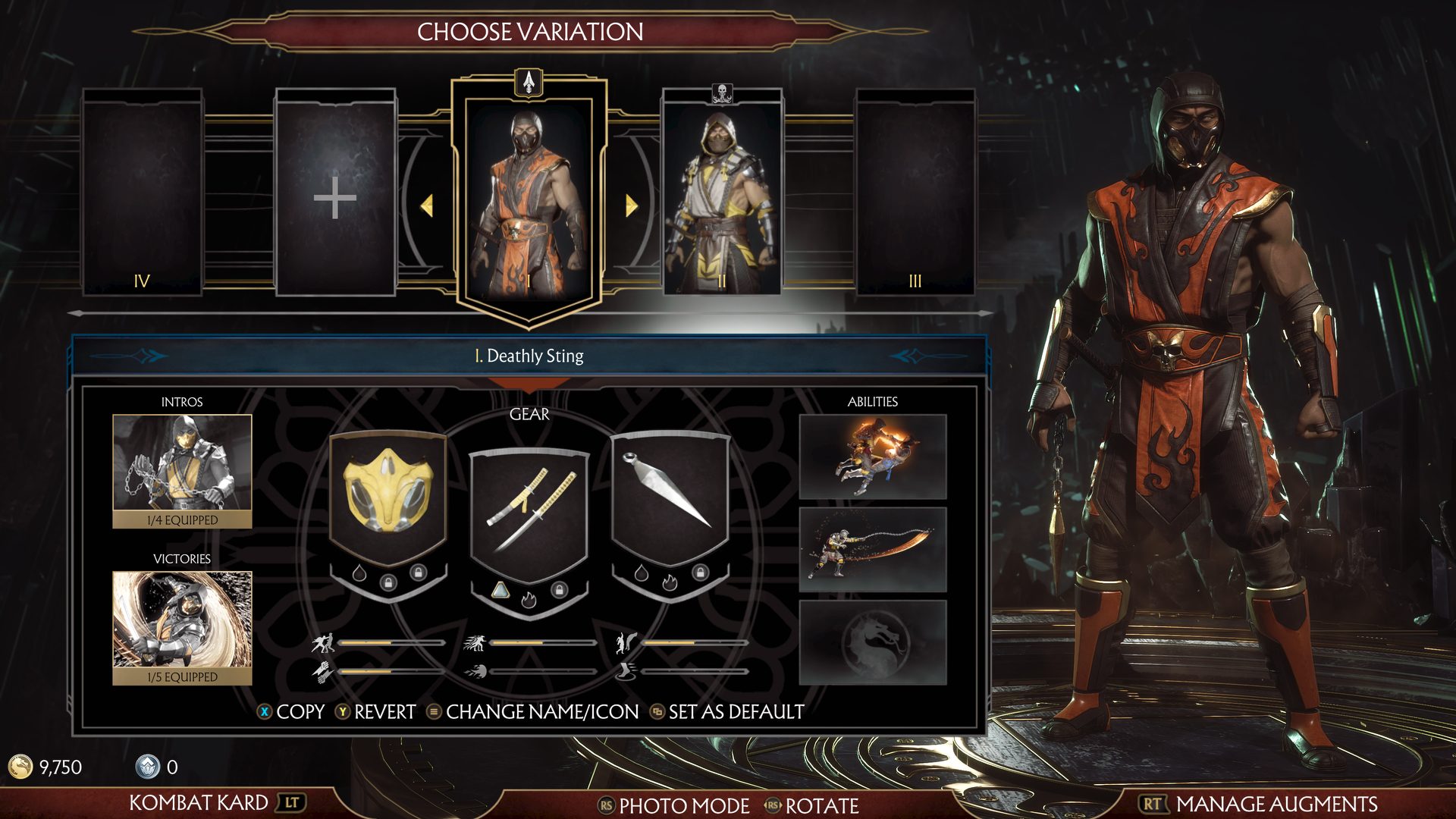Viewport: 1456px width, 819px height.
Task: Select the empty dragon logo ability slot
Action: 873,642
